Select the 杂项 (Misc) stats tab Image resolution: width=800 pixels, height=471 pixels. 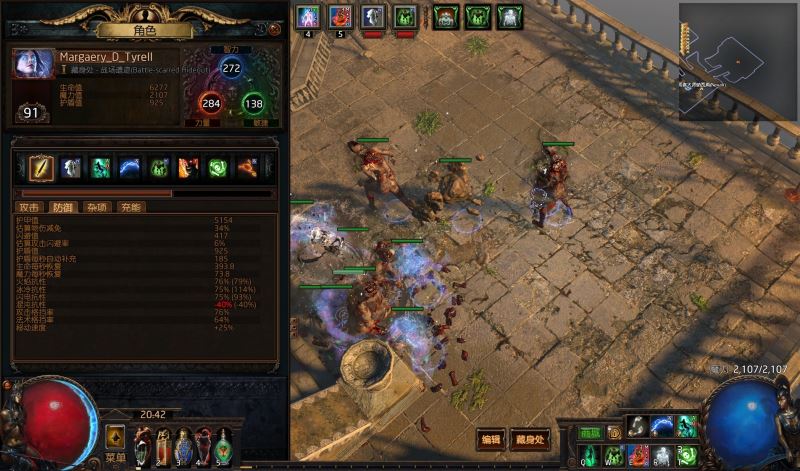click(96, 207)
